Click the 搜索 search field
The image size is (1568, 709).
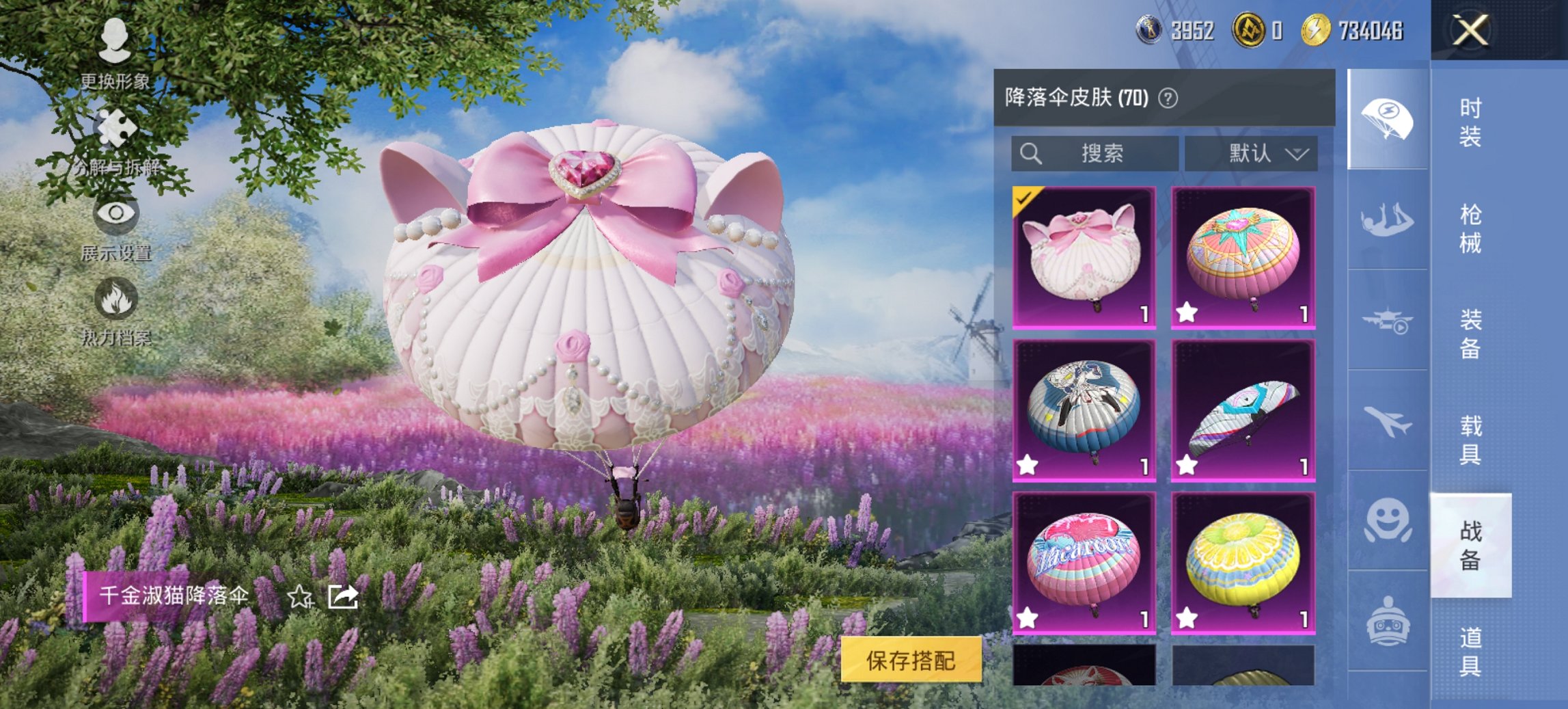click(1093, 153)
